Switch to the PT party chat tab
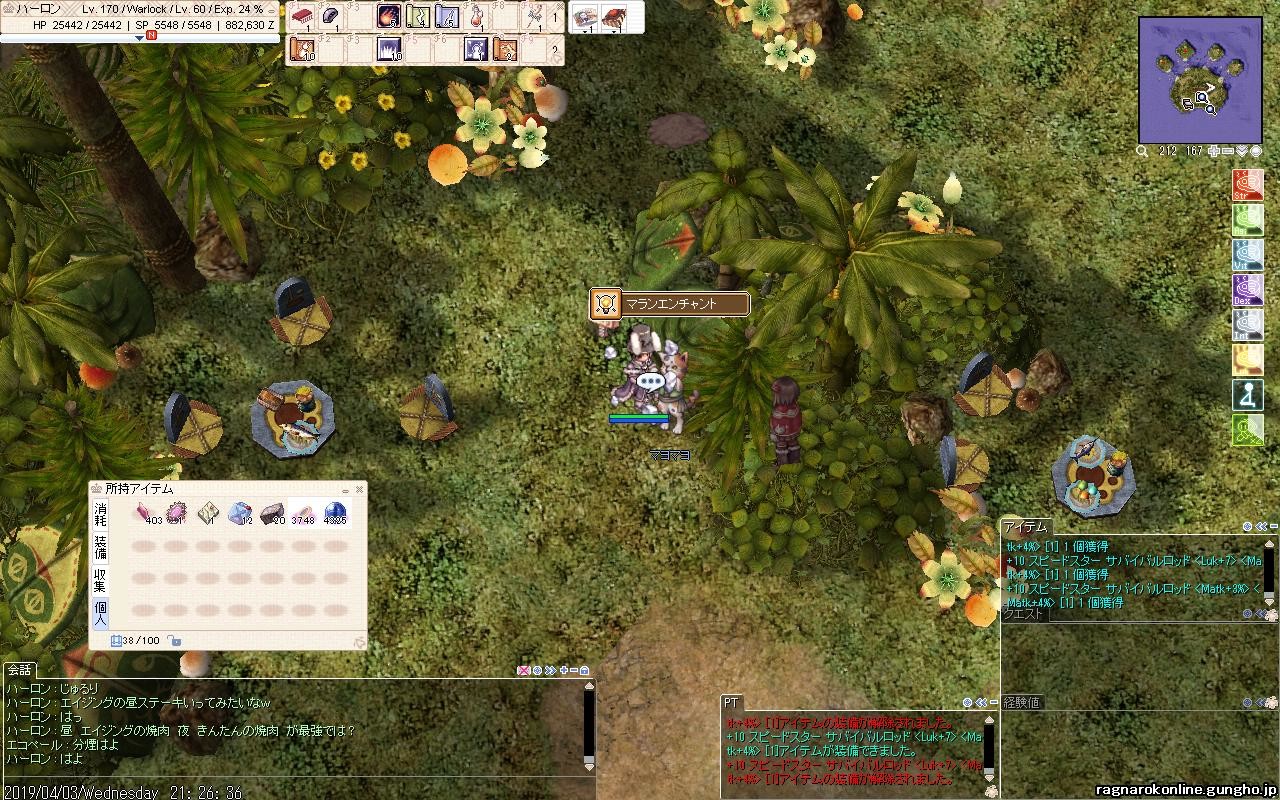1280x800 pixels. (732, 703)
